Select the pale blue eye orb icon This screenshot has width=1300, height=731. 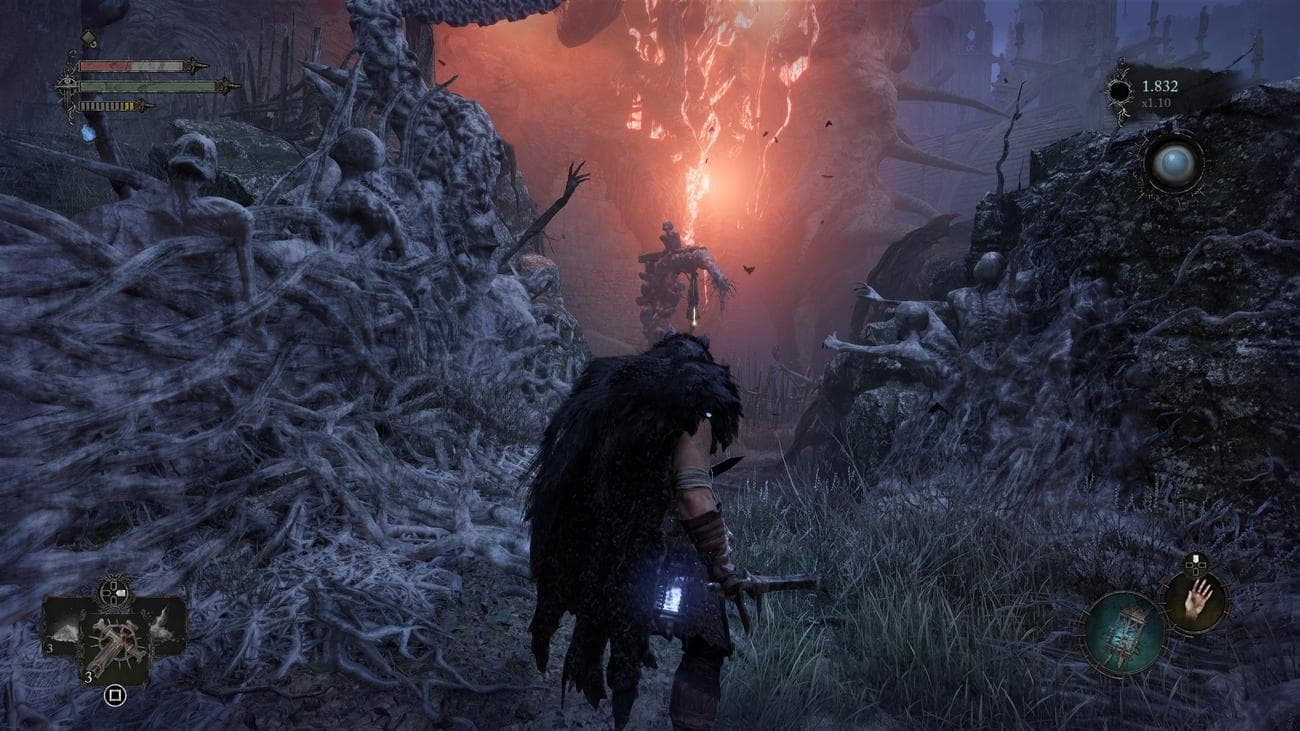(1172, 163)
